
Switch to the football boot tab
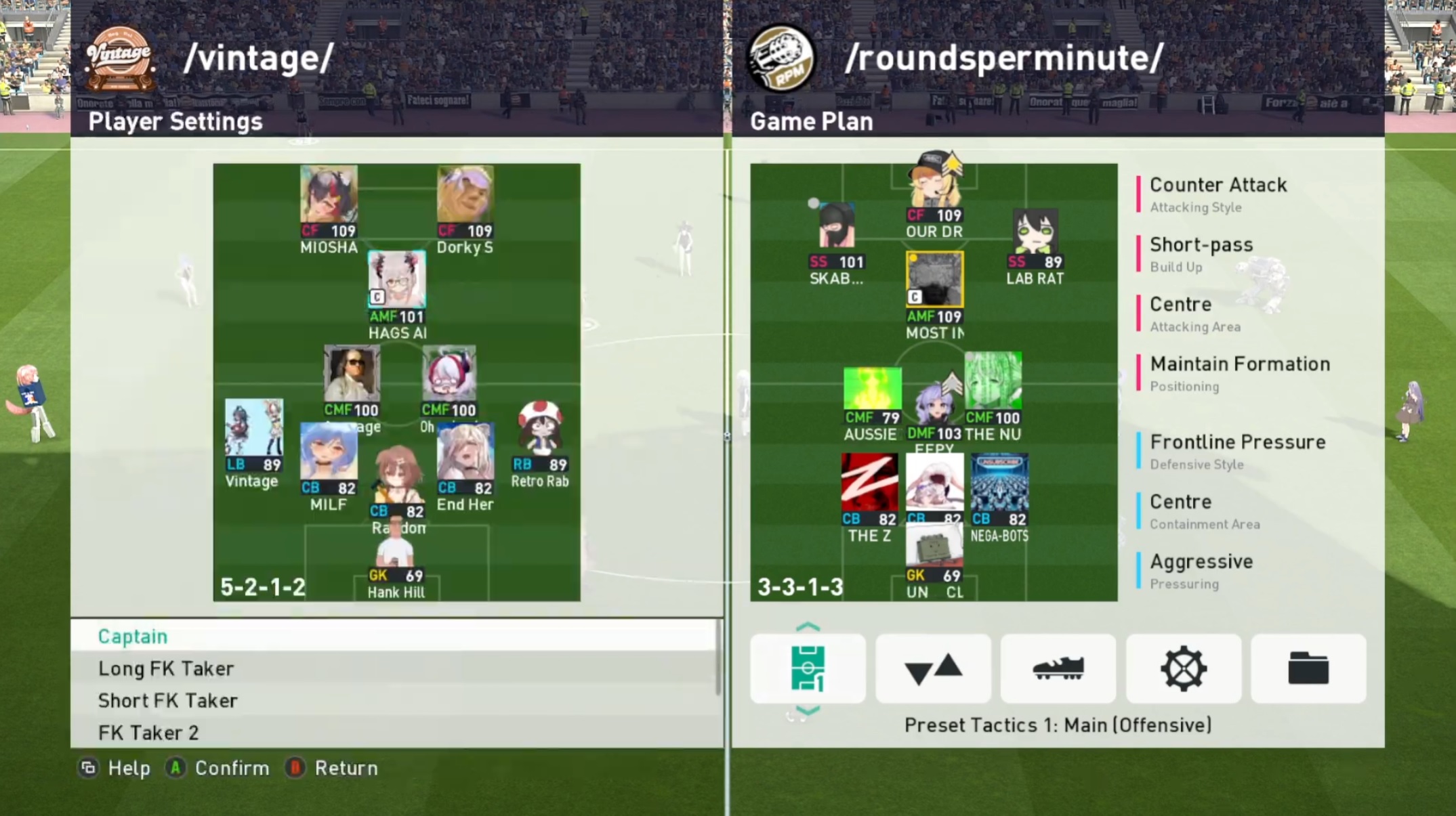pyautogui.click(x=1058, y=668)
